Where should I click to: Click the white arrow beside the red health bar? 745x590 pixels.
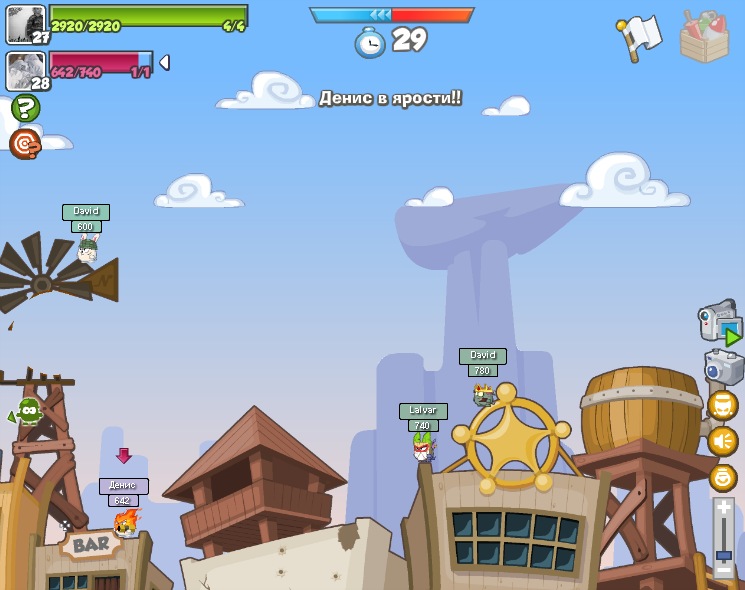164,62
